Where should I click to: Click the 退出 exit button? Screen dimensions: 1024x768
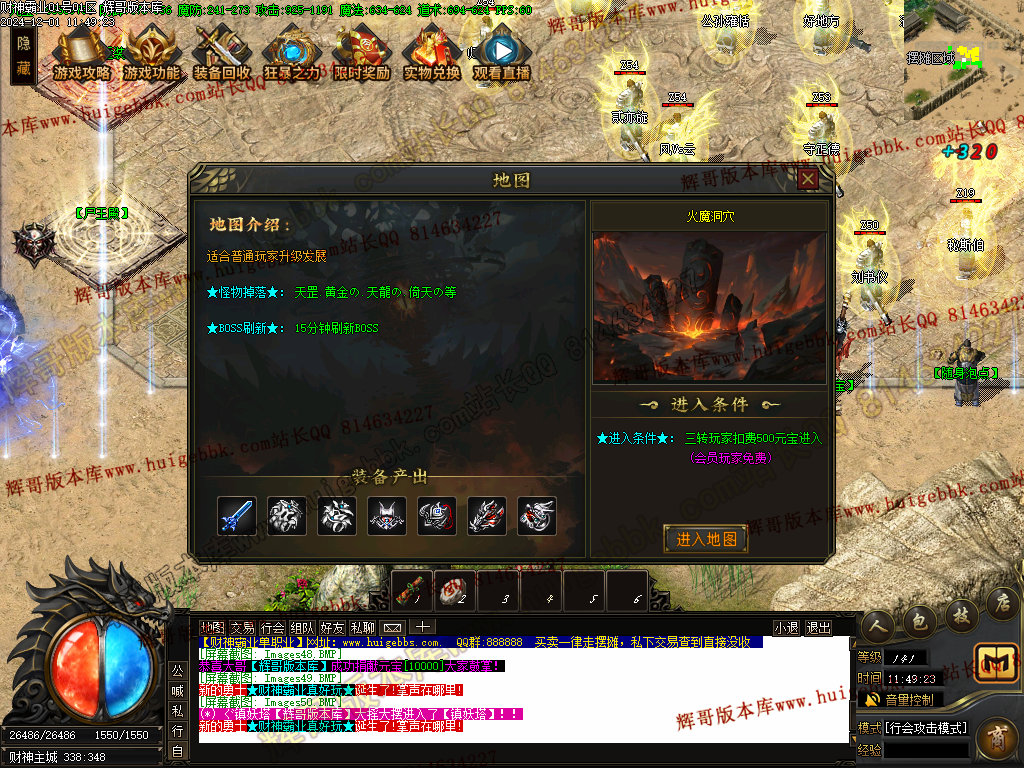coord(818,628)
